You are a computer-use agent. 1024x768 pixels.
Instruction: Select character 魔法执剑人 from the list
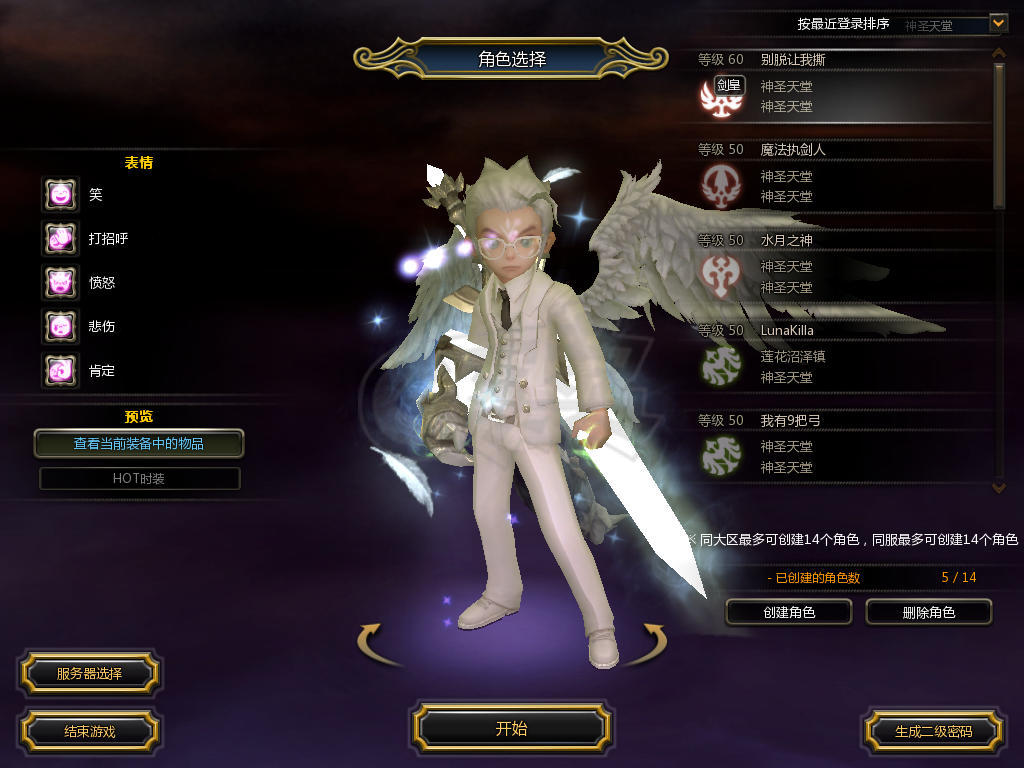pos(840,177)
